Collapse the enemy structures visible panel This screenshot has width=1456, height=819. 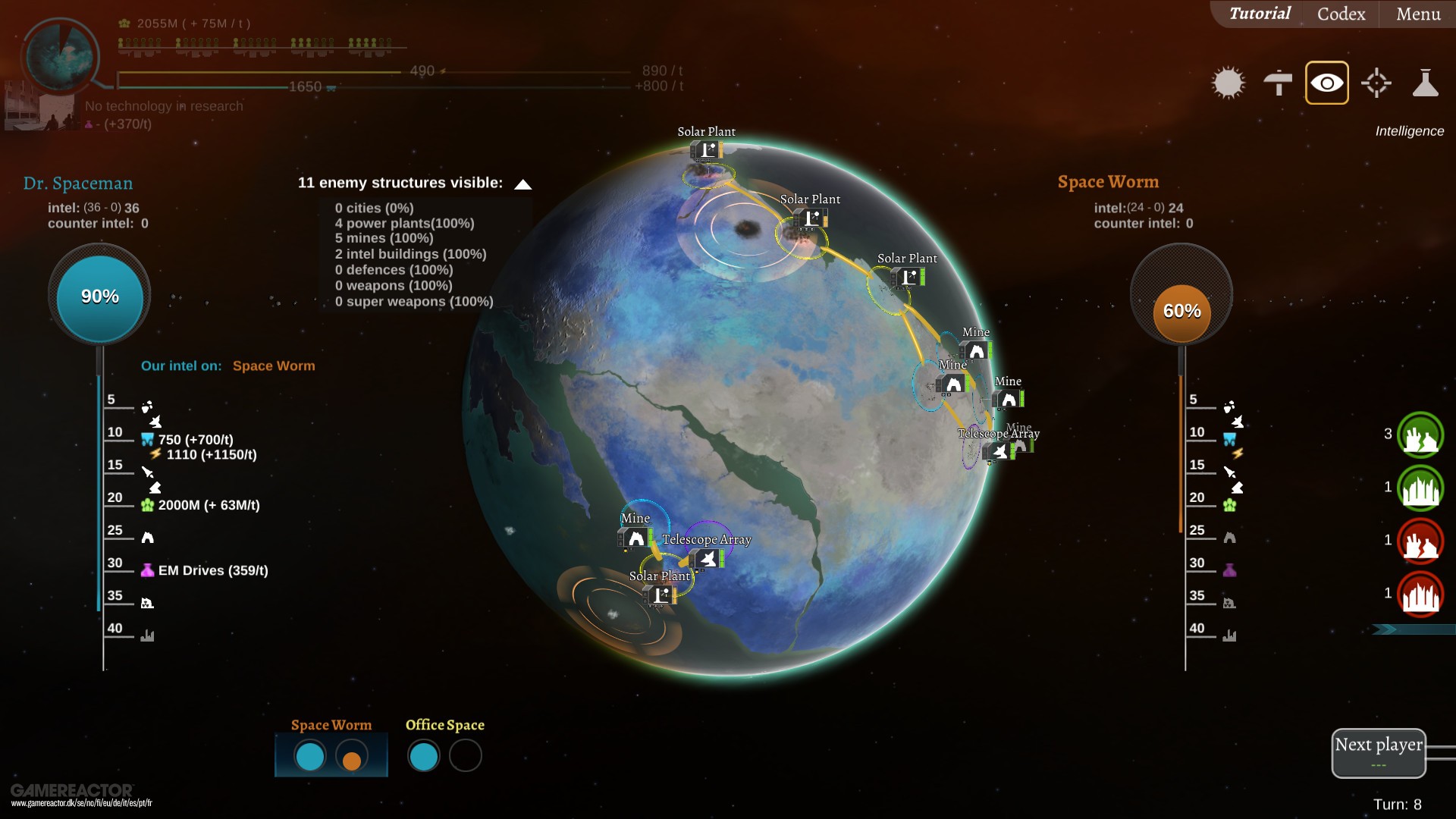point(522,183)
